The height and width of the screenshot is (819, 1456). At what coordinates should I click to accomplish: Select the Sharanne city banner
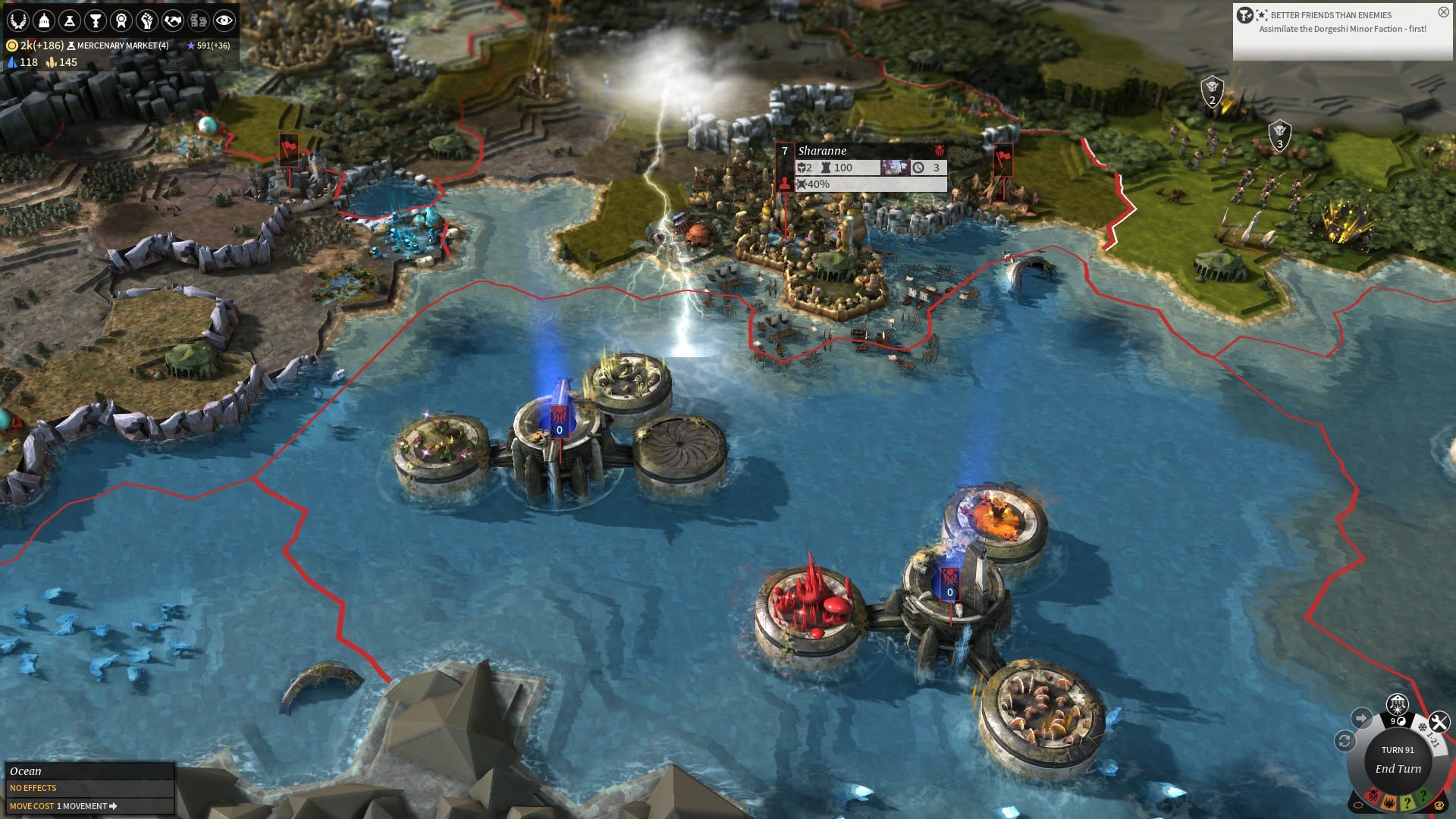tap(823, 150)
